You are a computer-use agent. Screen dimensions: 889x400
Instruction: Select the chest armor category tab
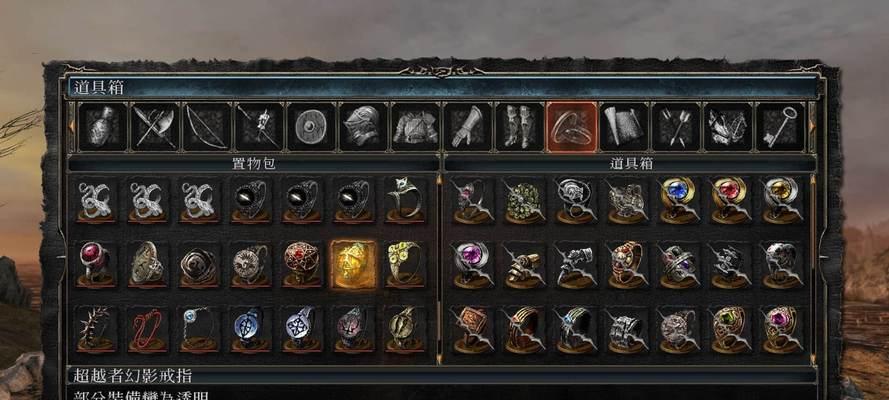click(415, 127)
